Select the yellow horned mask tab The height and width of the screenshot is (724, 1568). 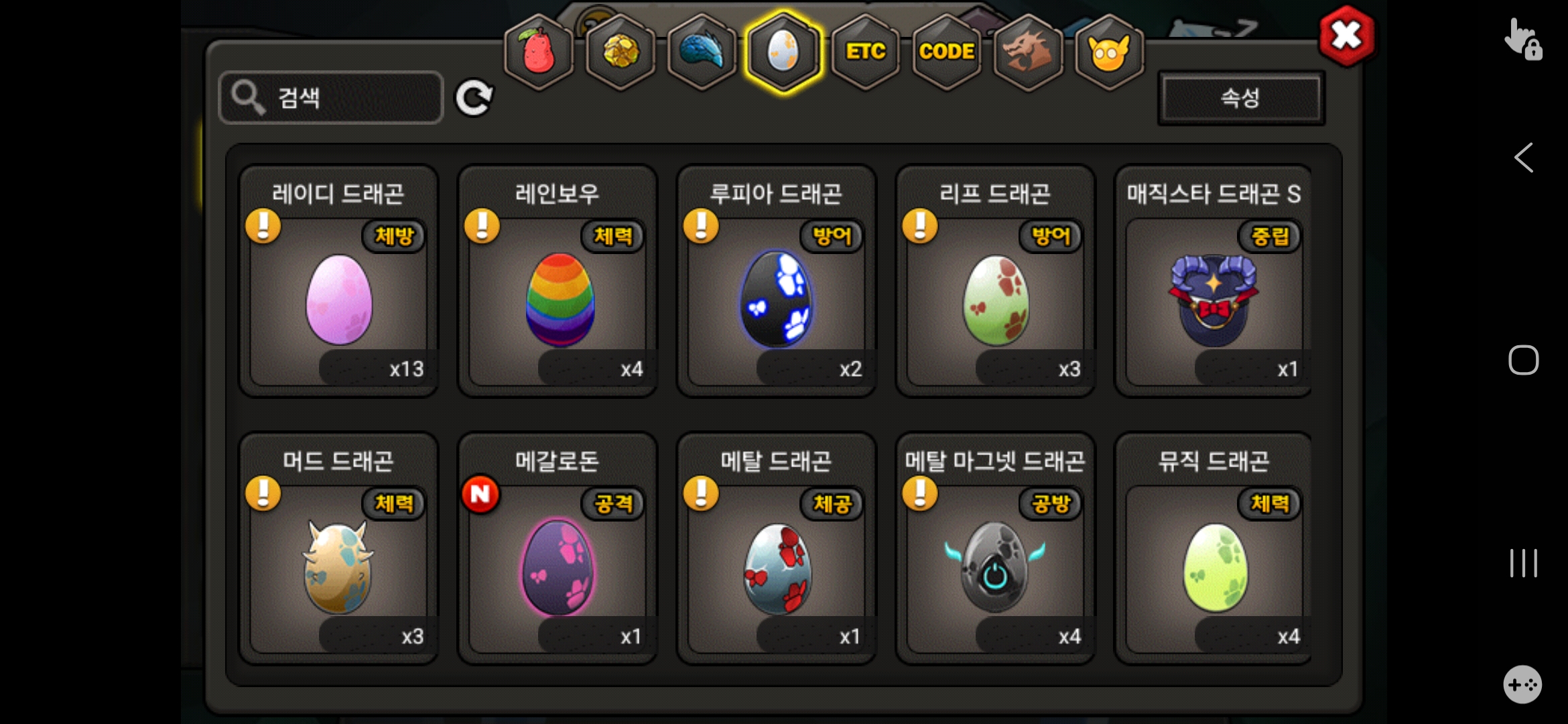(1109, 52)
